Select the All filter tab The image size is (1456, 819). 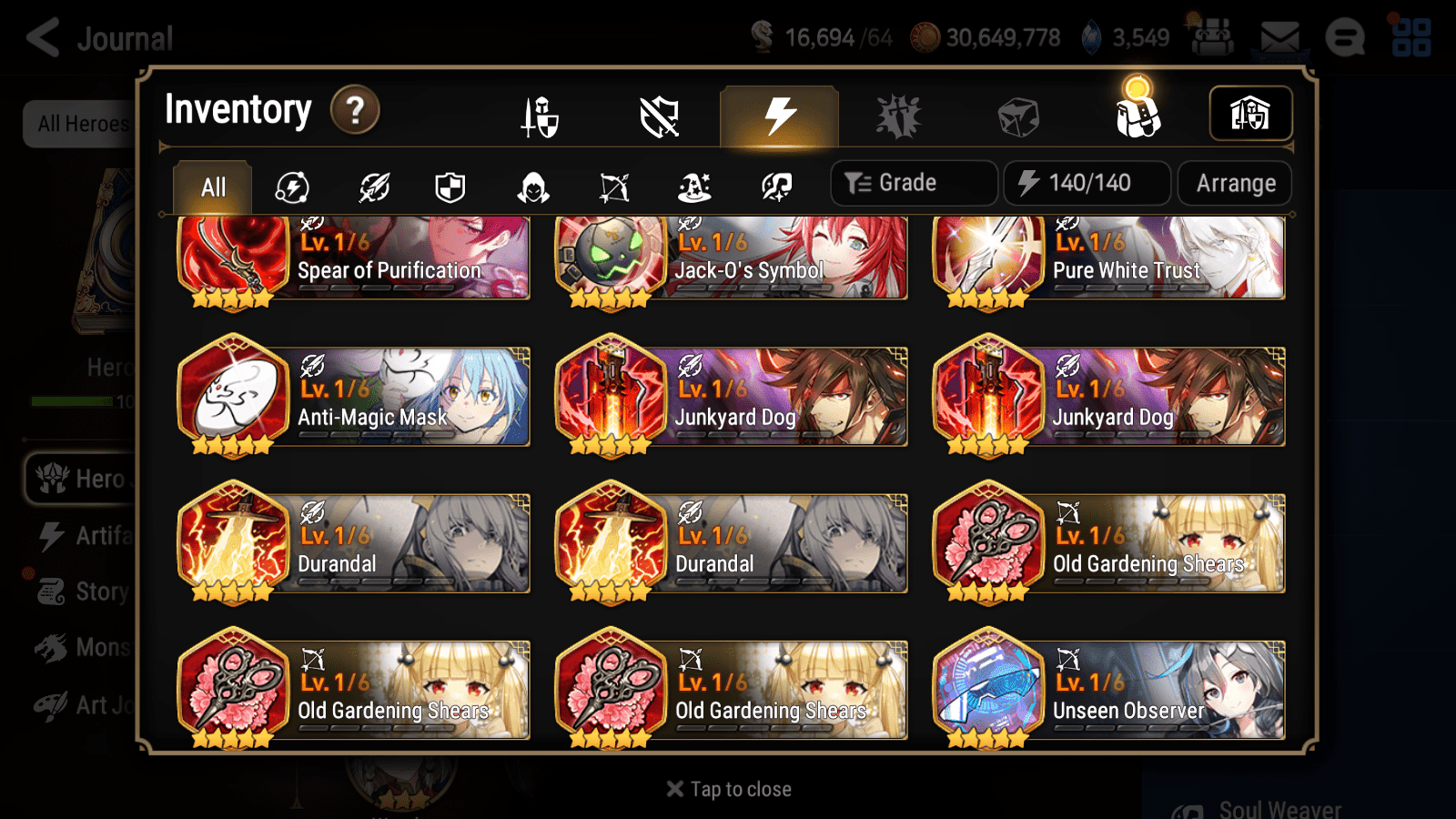coord(212,187)
